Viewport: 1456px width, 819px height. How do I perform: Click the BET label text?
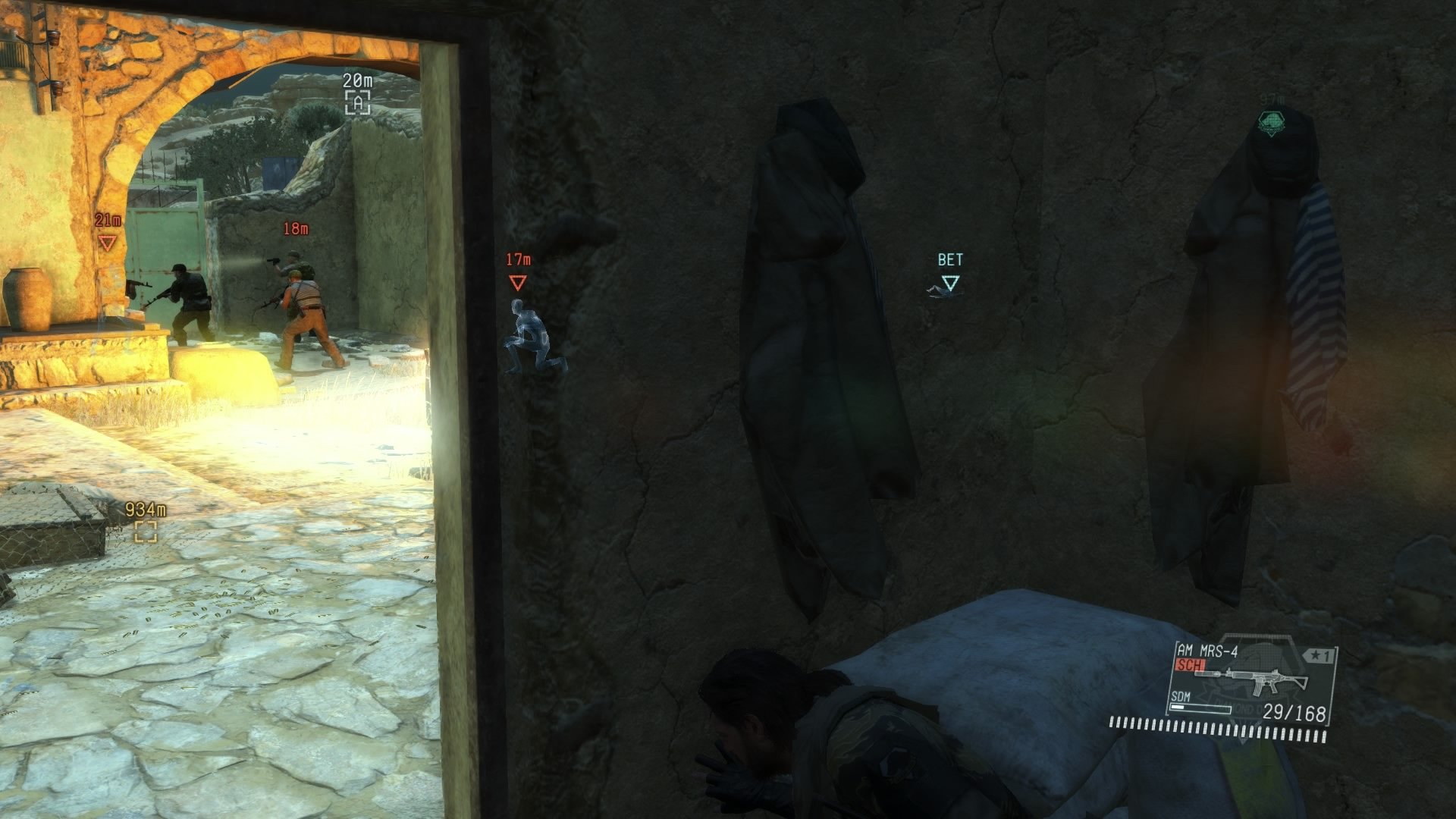coord(949,259)
